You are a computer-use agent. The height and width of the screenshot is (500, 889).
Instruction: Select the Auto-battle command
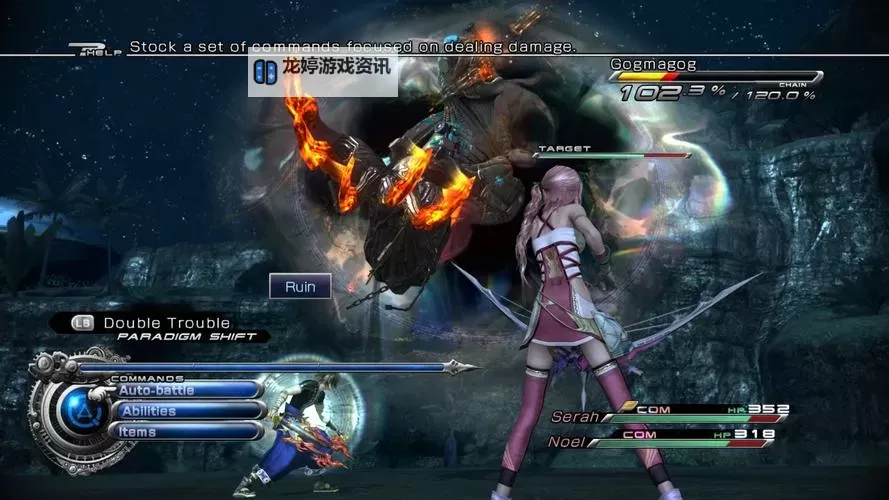pyautogui.click(x=188, y=390)
